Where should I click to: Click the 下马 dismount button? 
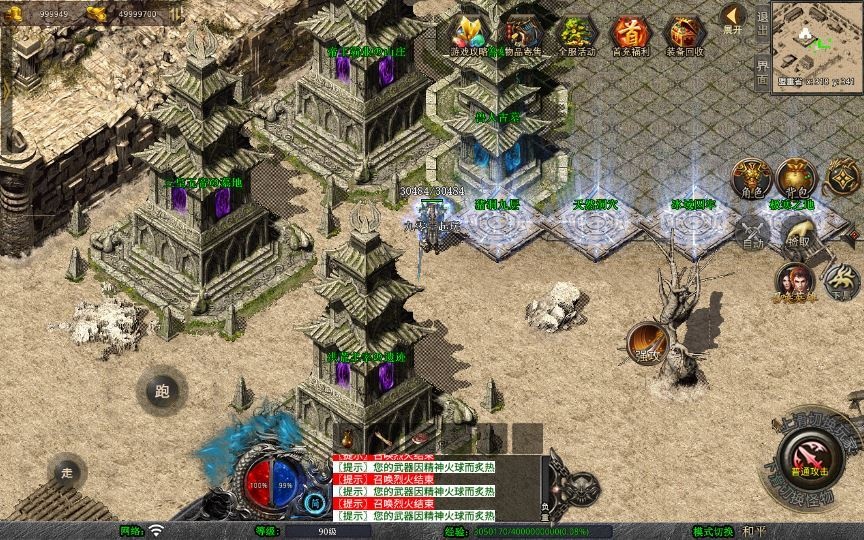point(841,281)
